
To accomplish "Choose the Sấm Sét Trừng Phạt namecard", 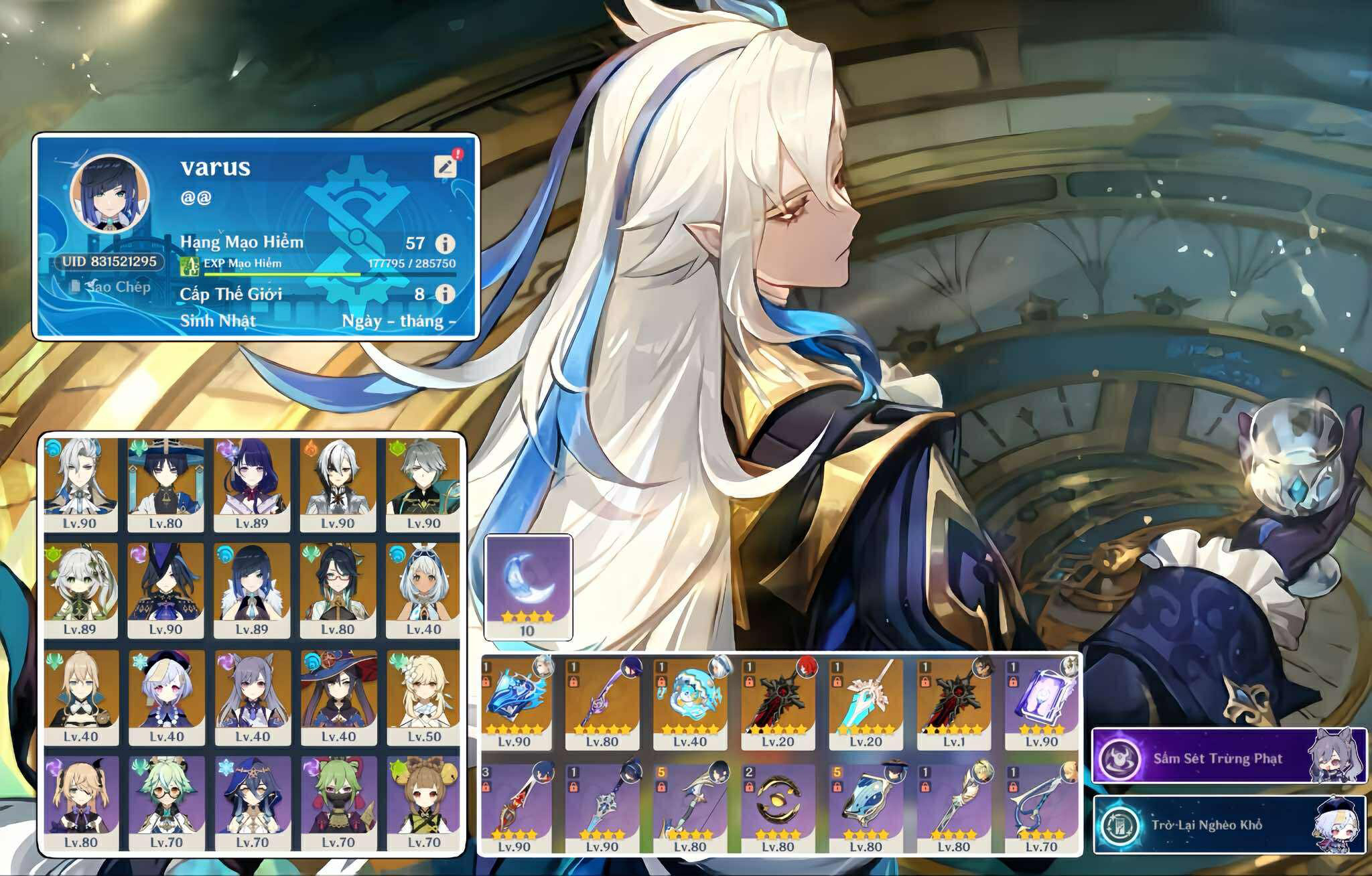I will coord(1228,756).
